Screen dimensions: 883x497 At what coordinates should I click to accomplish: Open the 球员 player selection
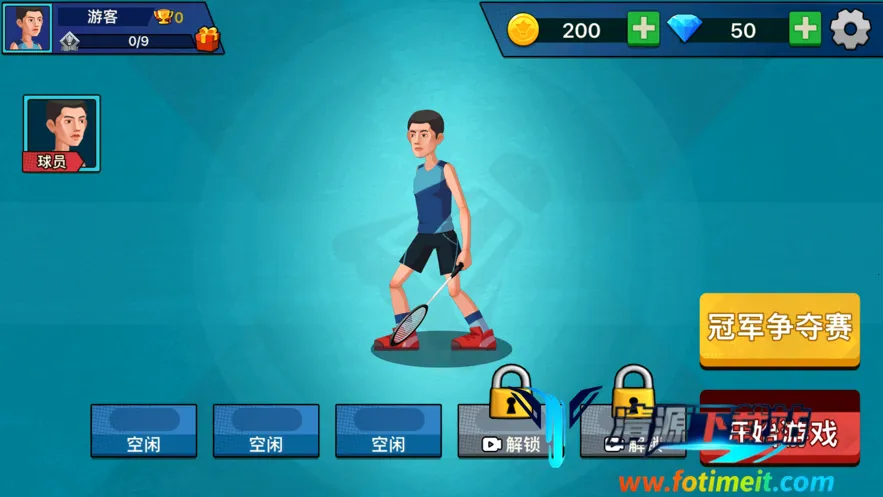tap(62, 134)
